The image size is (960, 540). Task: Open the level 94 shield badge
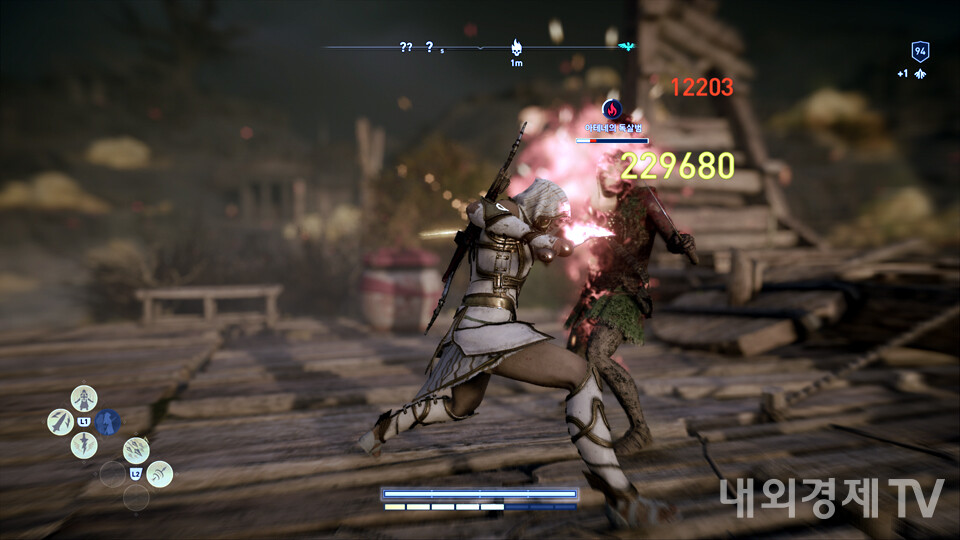[x=919, y=52]
